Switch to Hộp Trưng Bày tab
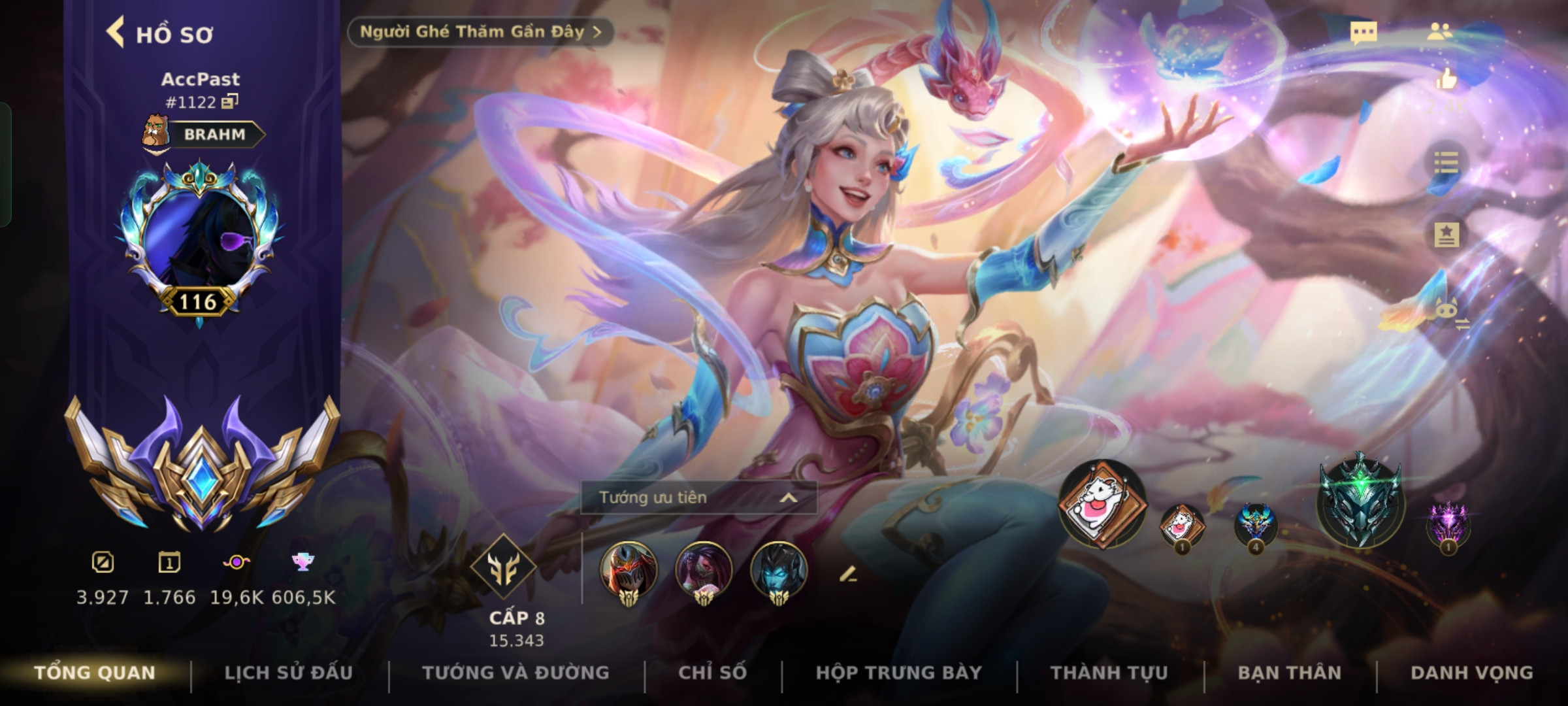The height and width of the screenshot is (706, 1568). [898, 673]
